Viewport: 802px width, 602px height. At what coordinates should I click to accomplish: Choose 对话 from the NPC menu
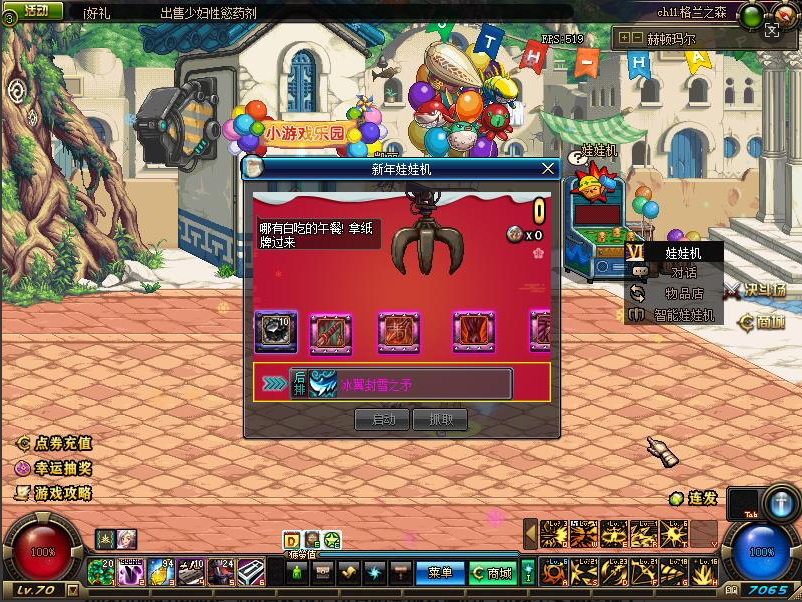(683, 273)
